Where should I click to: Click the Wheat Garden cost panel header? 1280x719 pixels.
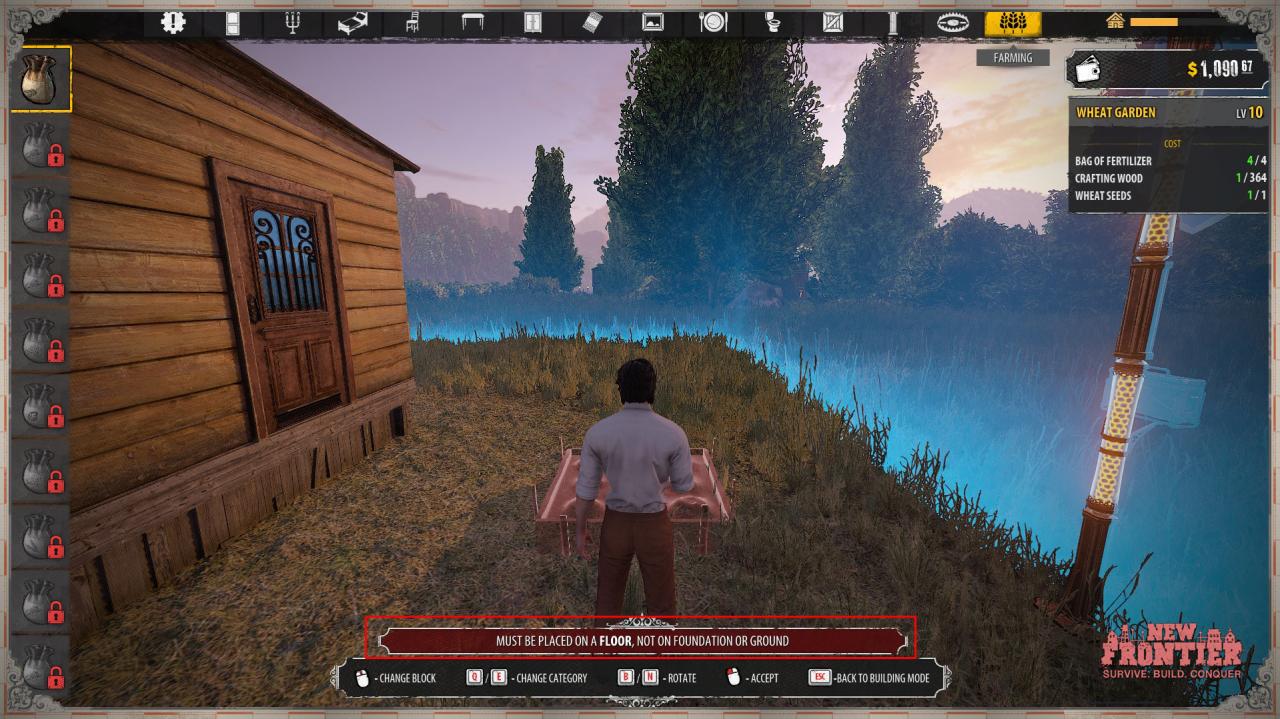(x=1168, y=113)
